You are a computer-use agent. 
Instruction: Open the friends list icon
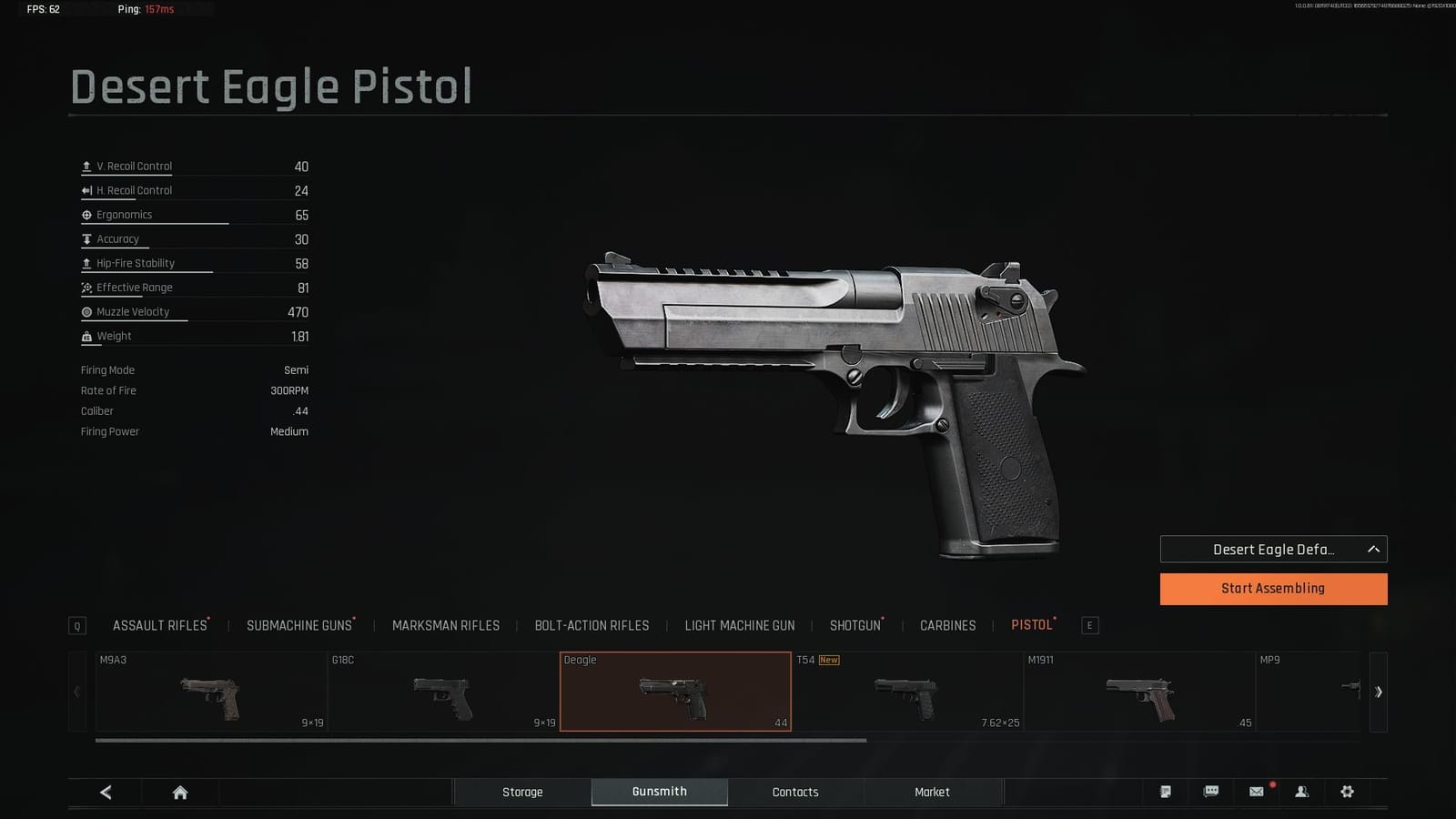1303,792
